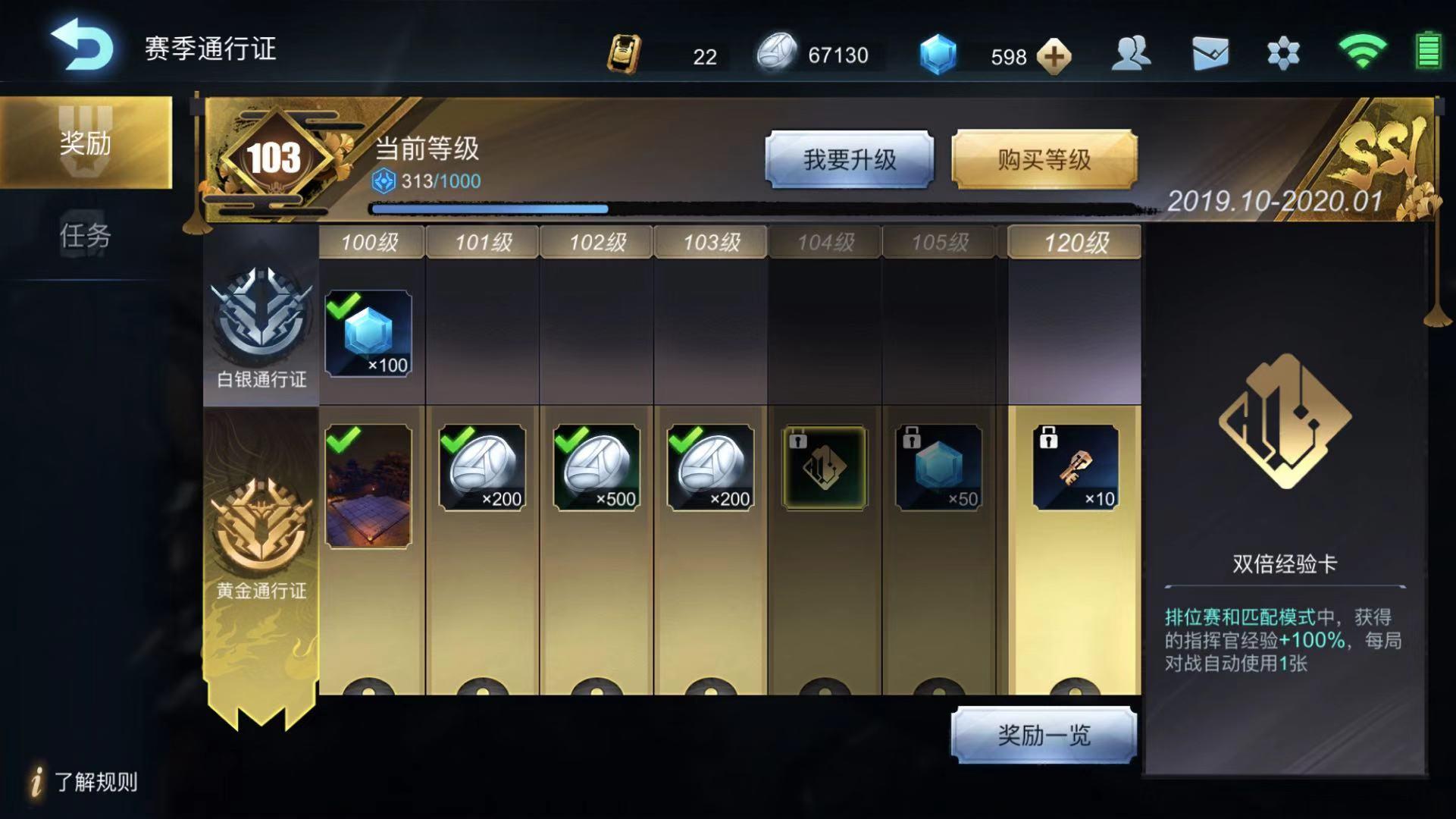Screen dimensions: 1456x819
Task: Expand the 104级 reward column
Action: pos(823,241)
